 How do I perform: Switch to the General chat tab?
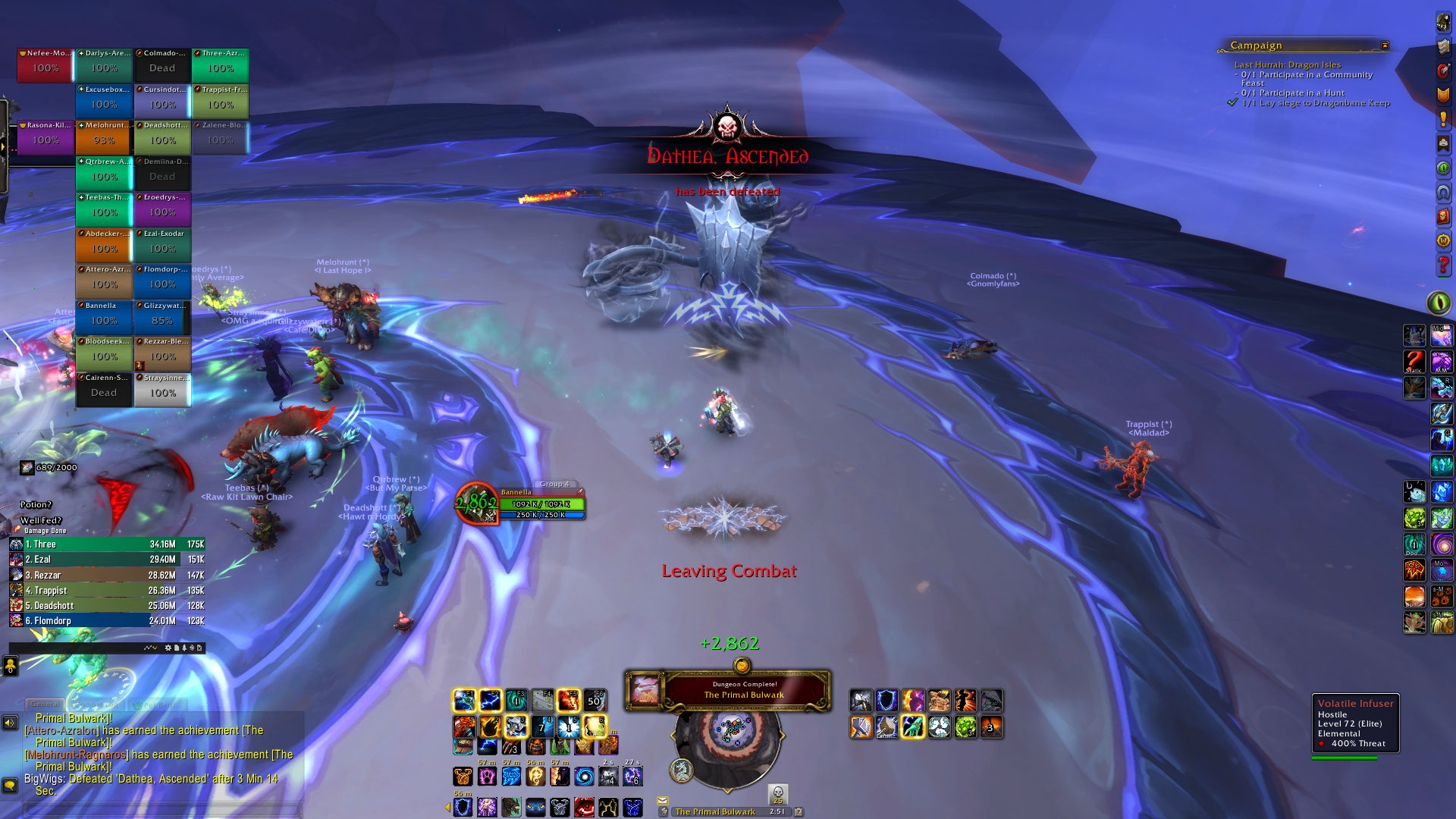point(45,704)
